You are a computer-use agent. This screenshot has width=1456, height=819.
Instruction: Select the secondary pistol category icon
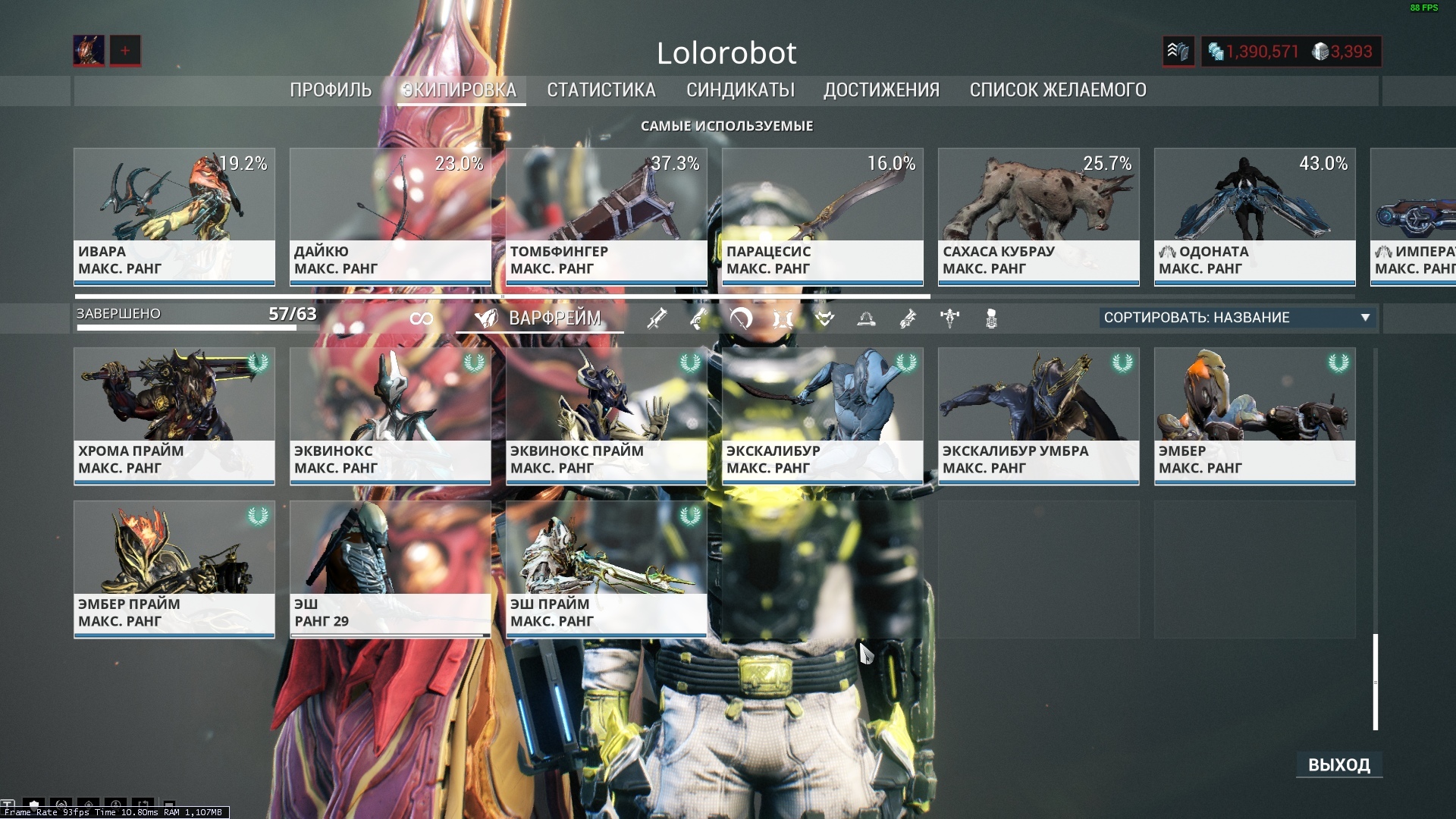coord(697,318)
